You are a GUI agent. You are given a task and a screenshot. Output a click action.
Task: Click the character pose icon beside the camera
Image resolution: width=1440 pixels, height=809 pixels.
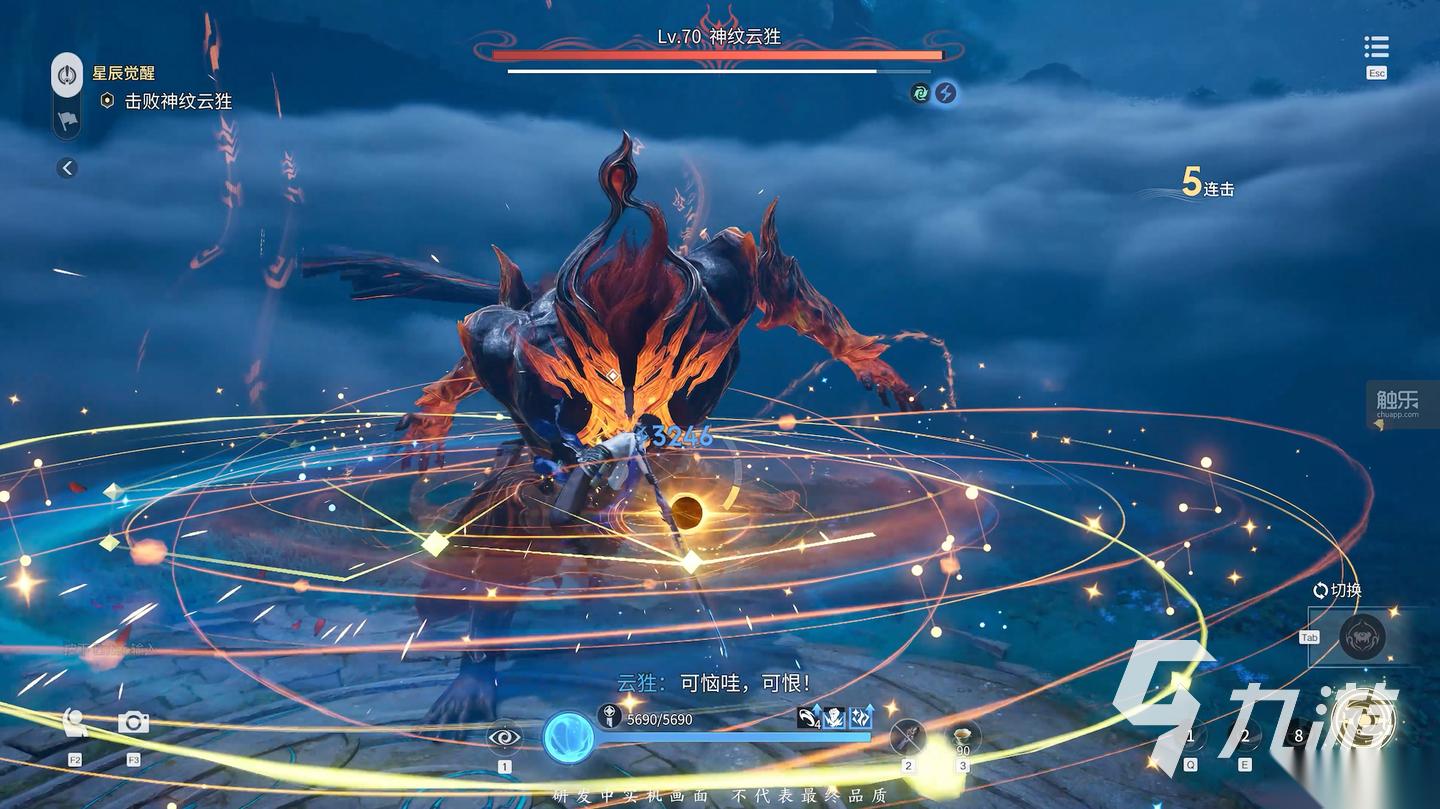75,722
